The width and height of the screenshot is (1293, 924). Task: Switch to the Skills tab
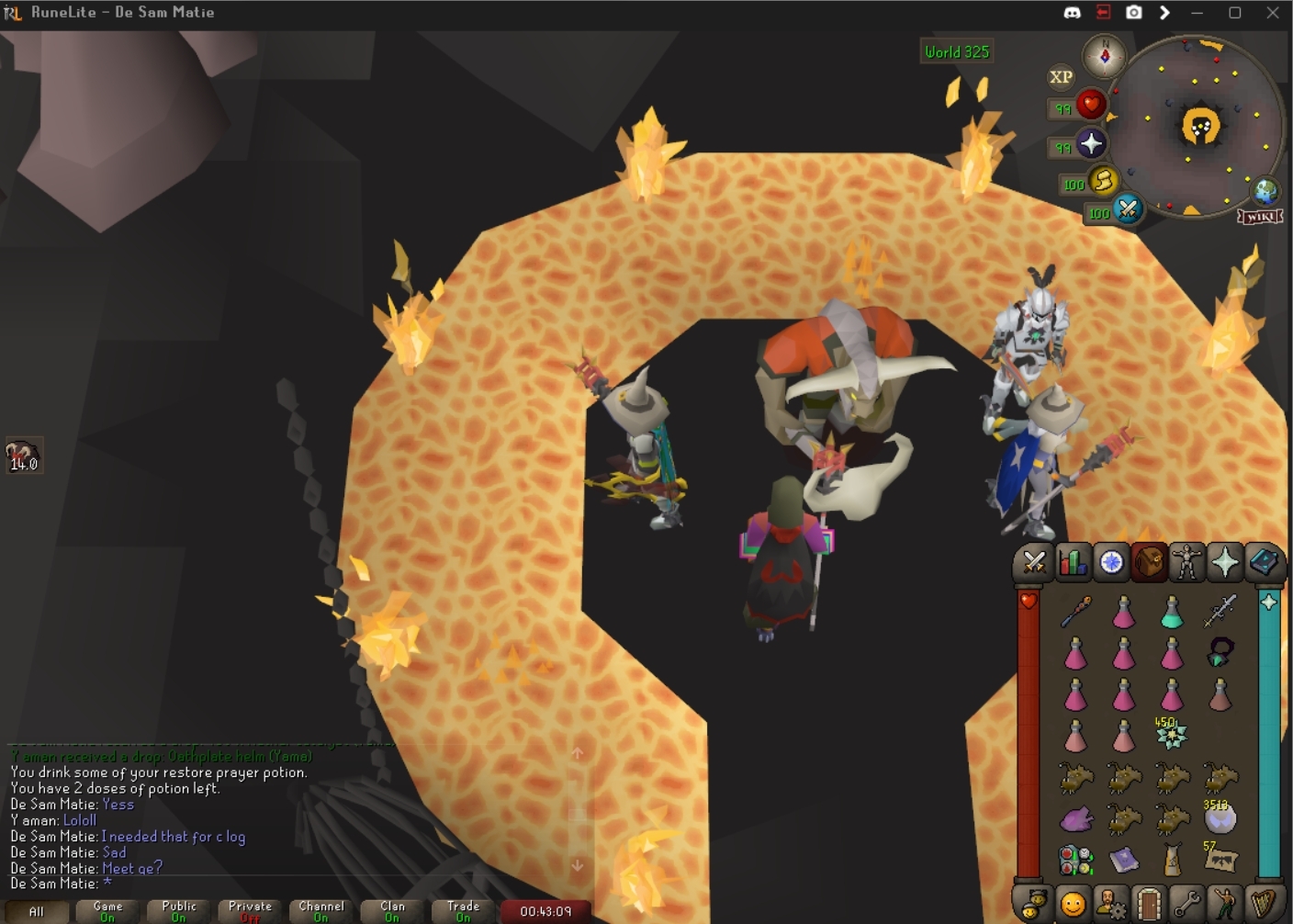(1073, 562)
